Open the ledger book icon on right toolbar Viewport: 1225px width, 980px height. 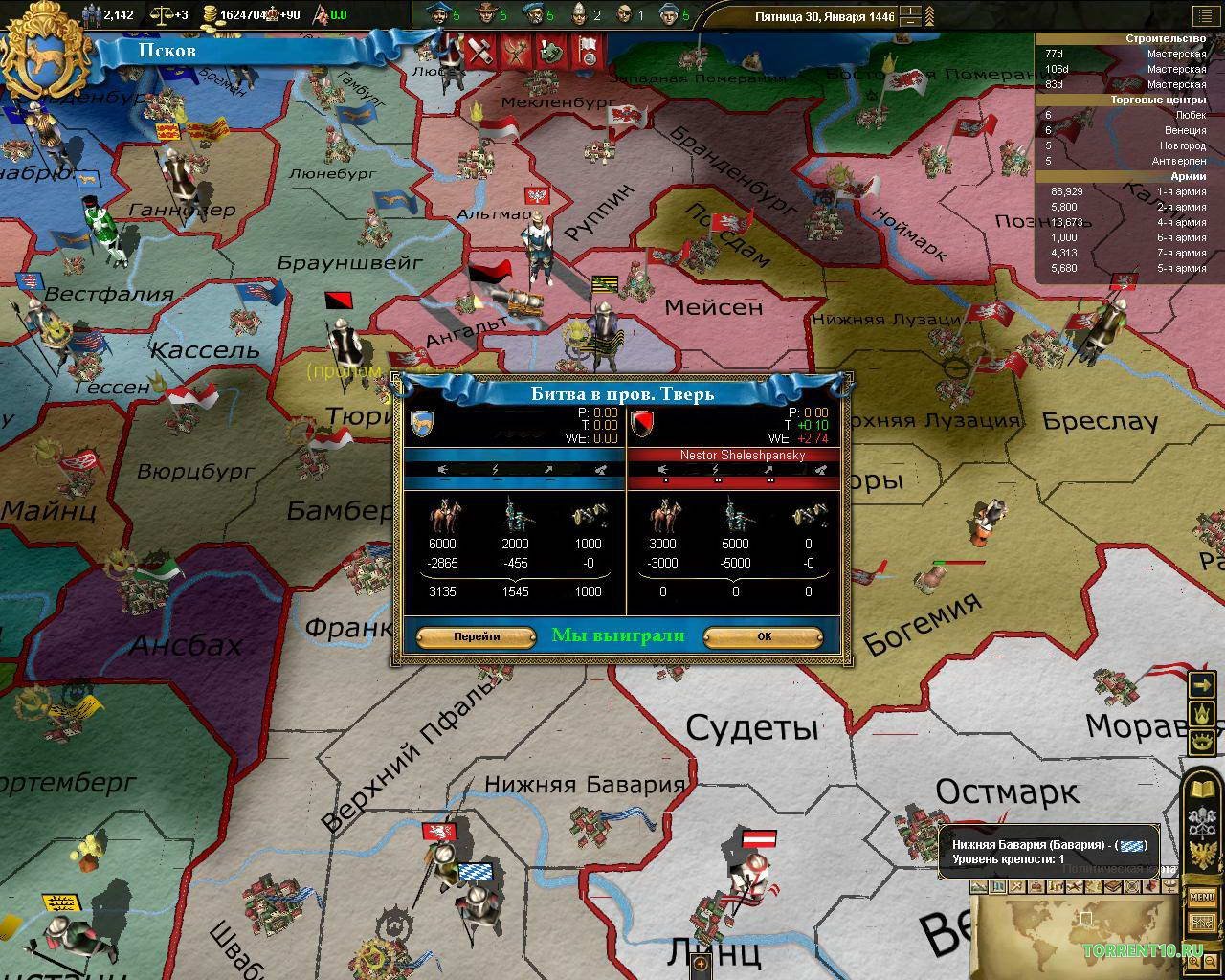pos(1202,787)
